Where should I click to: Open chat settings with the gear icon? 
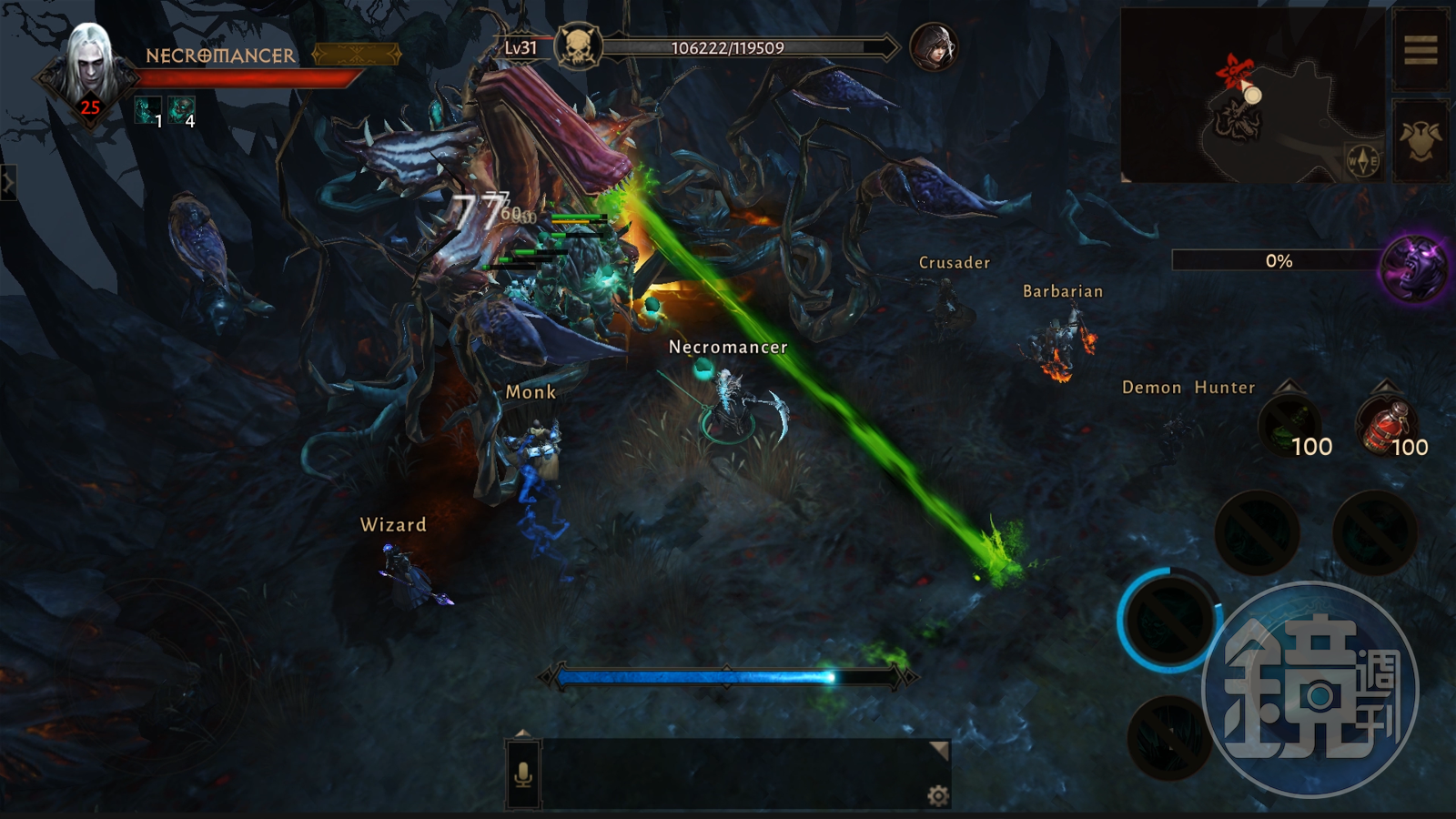coord(937,796)
